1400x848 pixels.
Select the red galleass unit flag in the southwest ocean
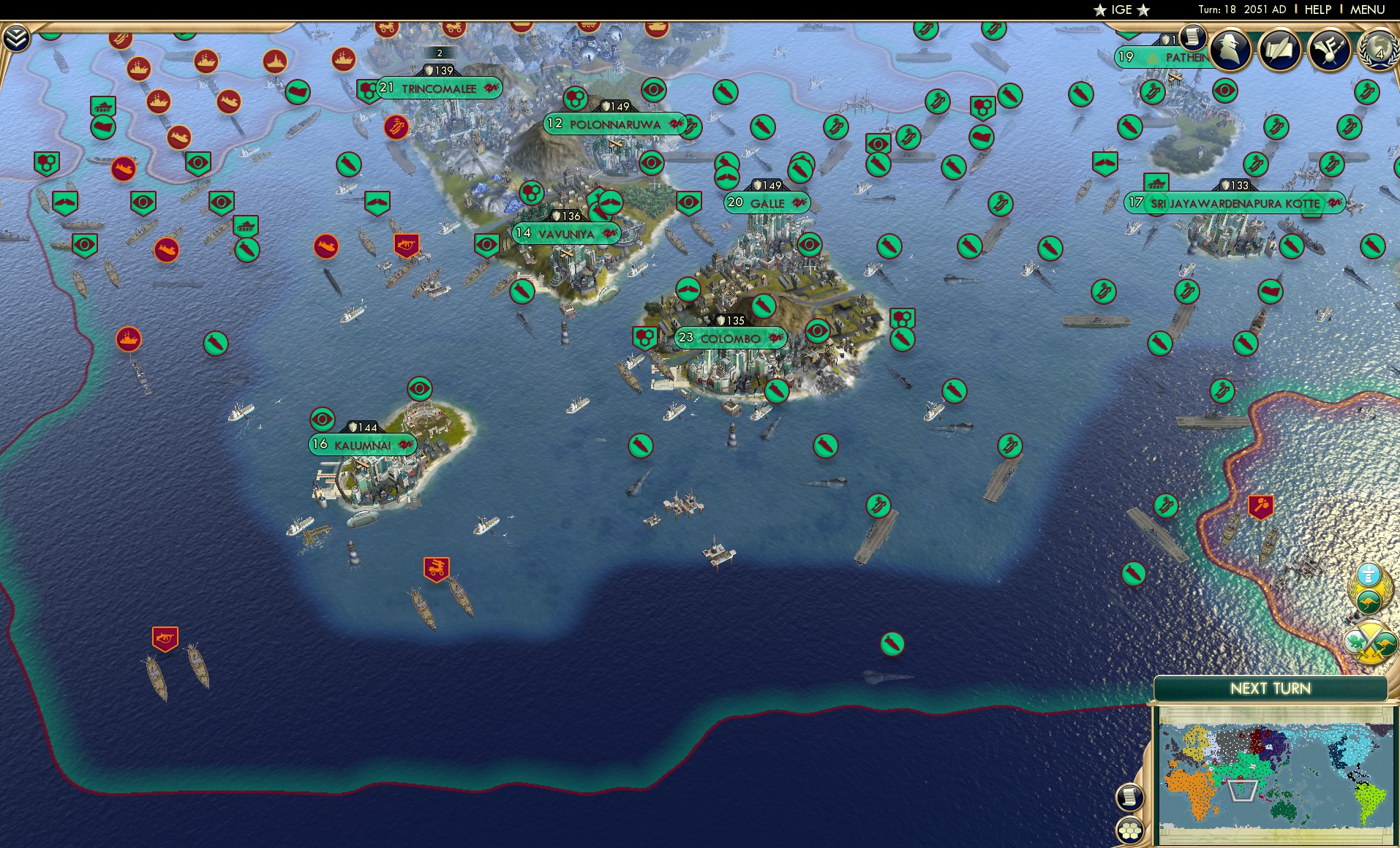click(167, 639)
